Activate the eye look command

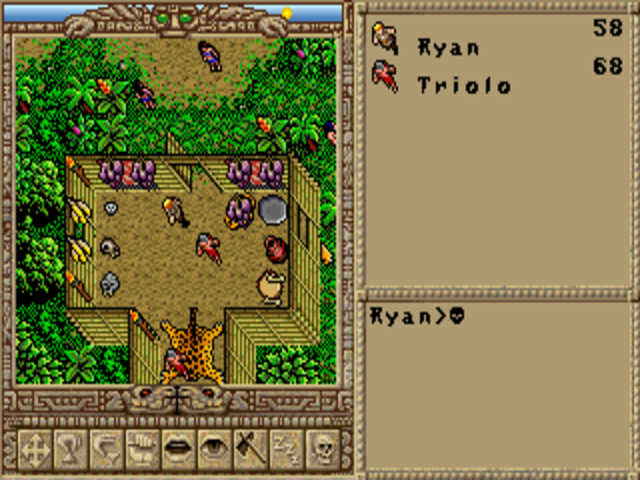215,449
